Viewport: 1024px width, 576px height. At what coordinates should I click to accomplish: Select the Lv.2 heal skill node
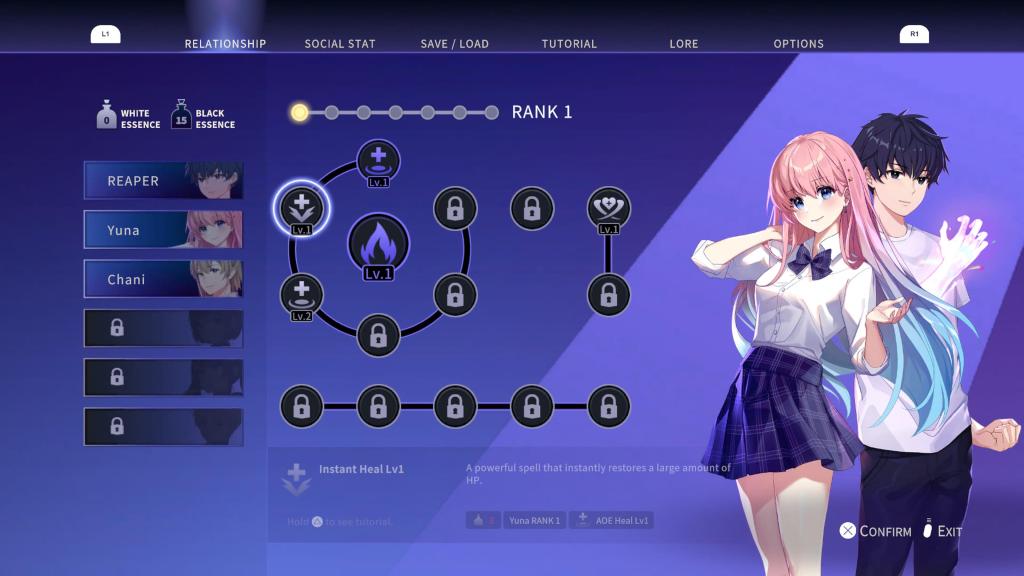[301, 295]
